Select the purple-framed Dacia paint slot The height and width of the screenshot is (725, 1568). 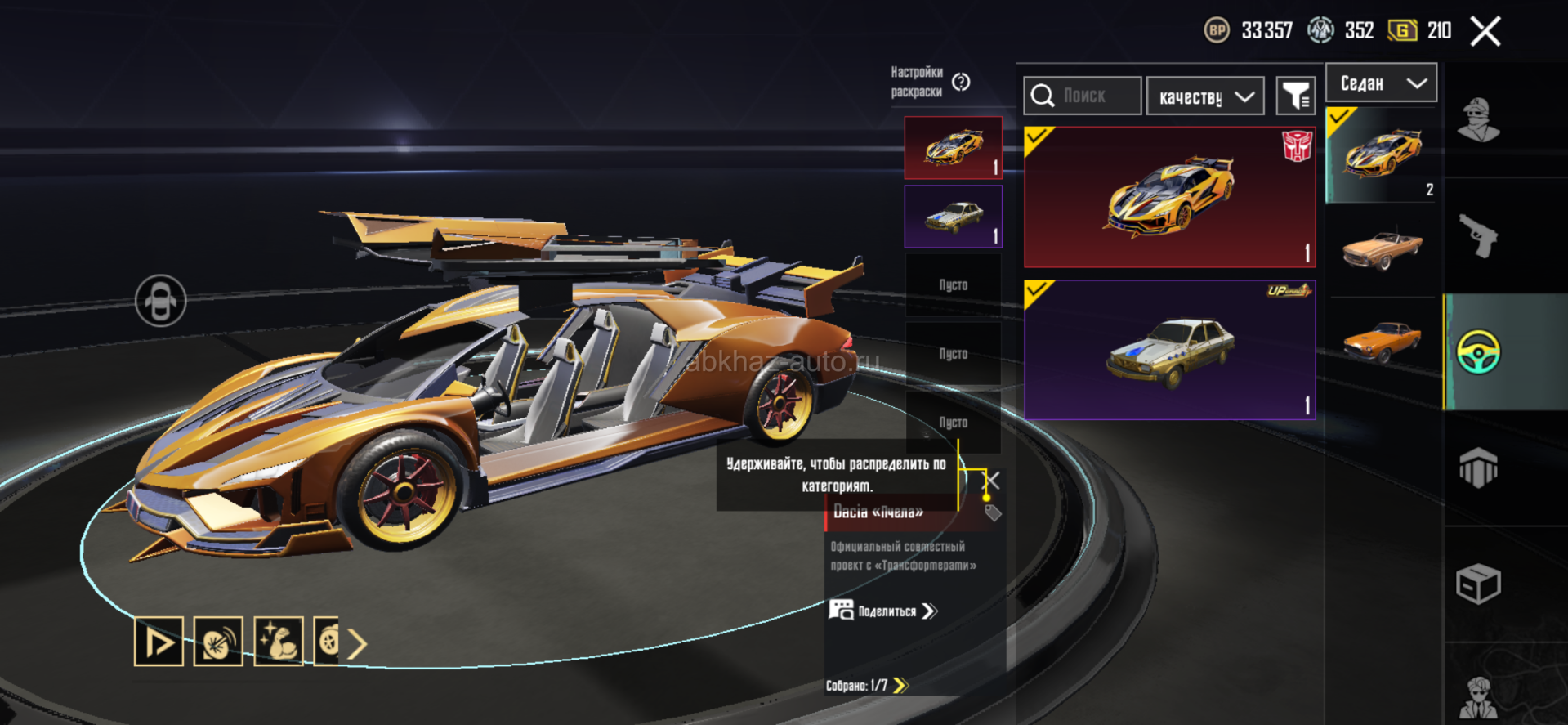click(x=953, y=217)
